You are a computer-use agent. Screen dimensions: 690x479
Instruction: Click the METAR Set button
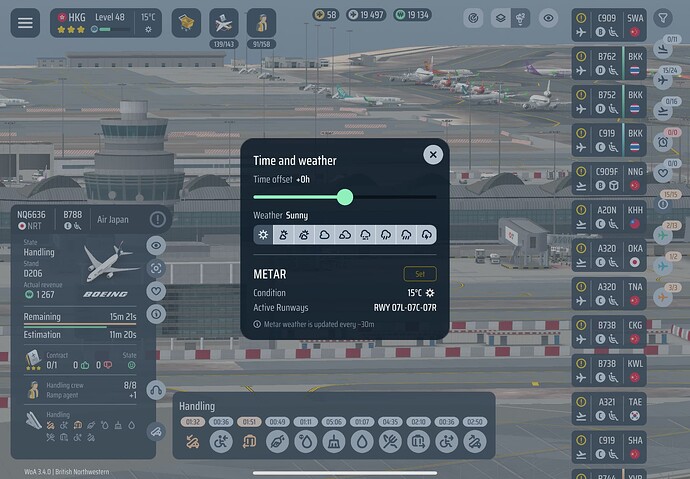[x=420, y=274]
